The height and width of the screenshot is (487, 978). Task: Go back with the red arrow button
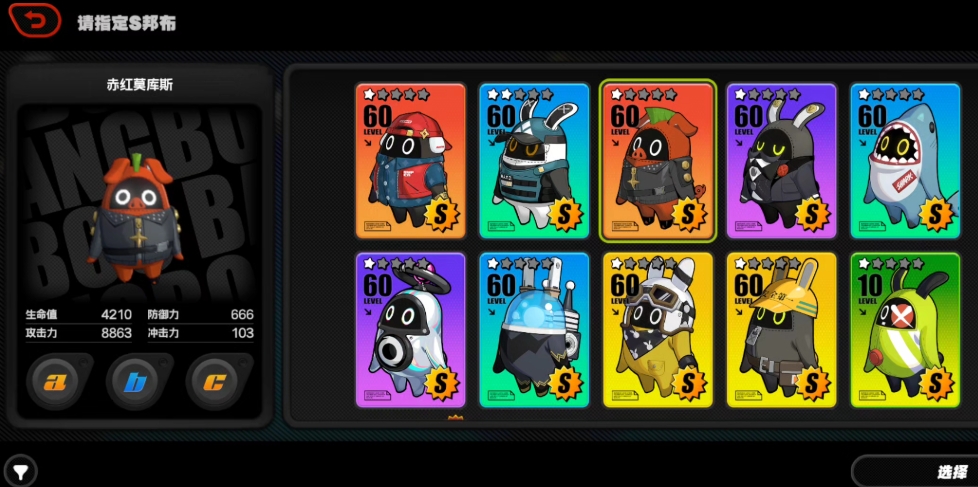coord(35,21)
